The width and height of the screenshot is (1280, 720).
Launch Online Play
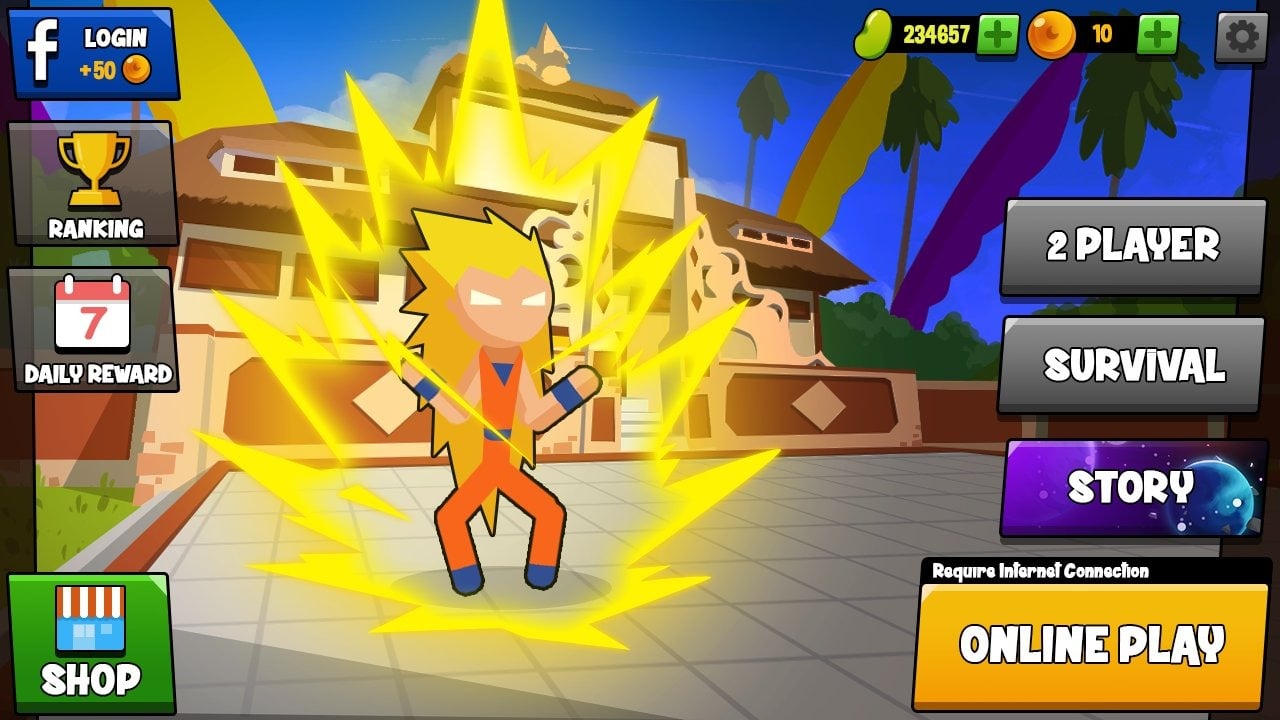[x=1091, y=645]
